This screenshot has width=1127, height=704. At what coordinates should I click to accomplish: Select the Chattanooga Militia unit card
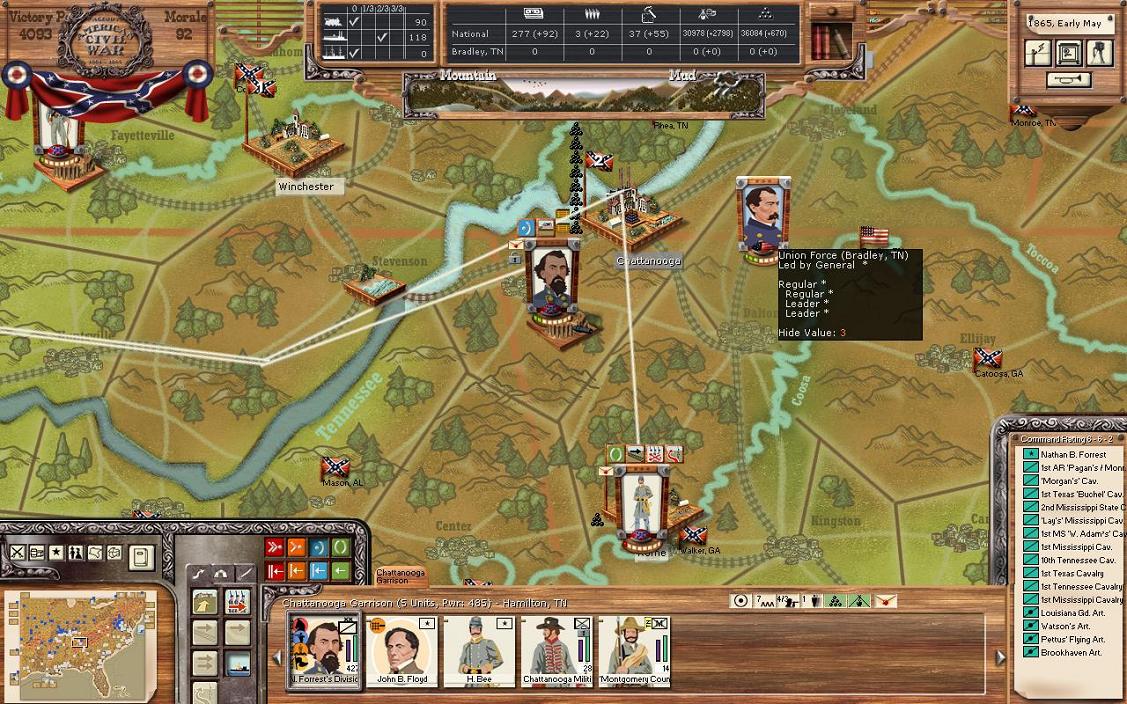[556, 650]
